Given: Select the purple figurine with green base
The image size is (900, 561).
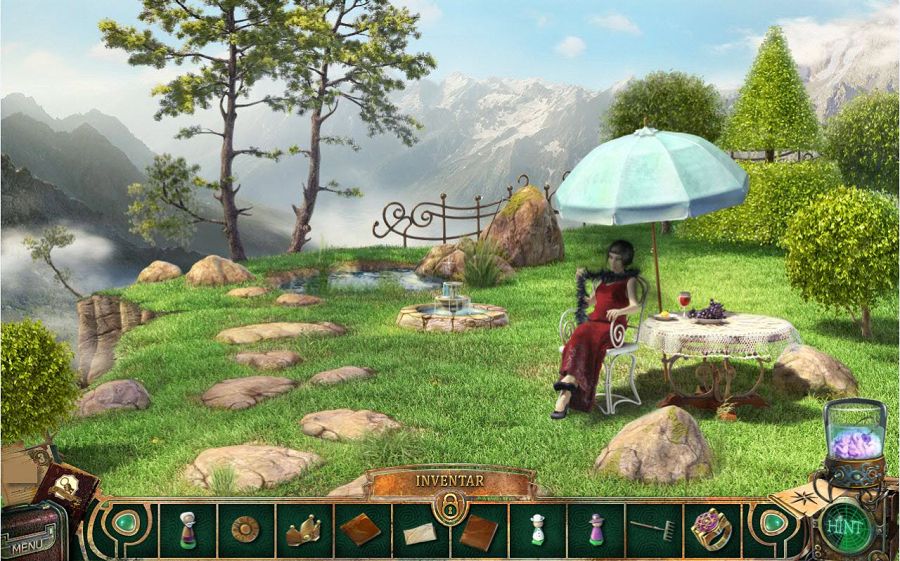Looking at the screenshot, I should click(x=596, y=529).
